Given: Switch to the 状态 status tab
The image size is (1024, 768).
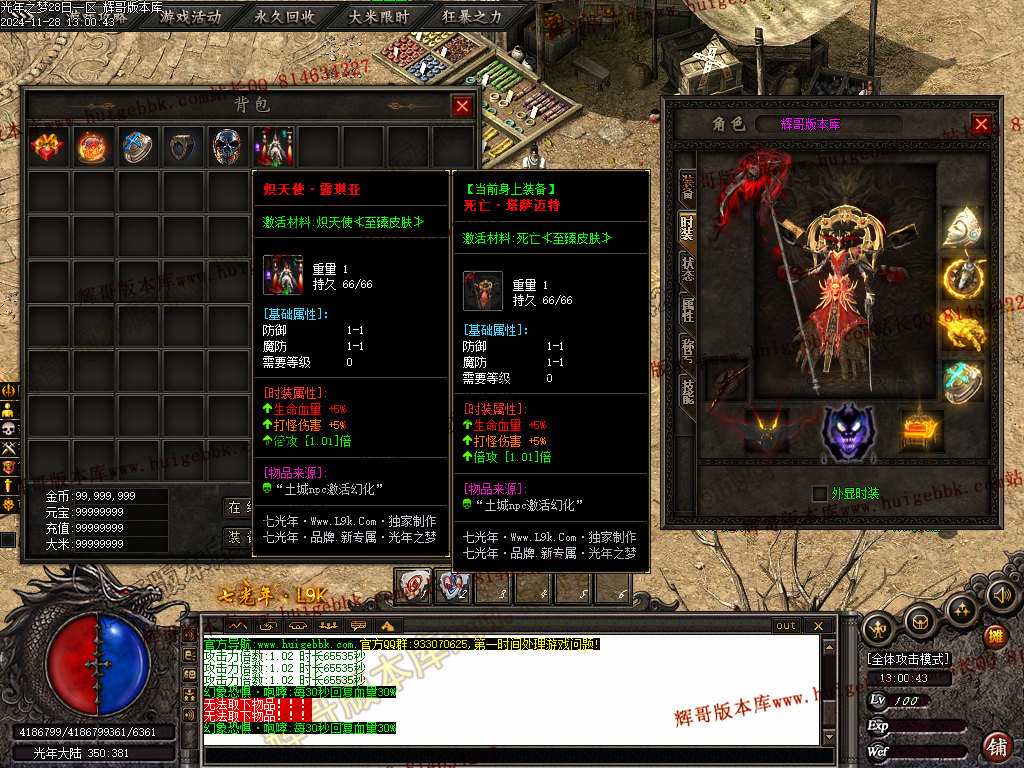Looking at the screenshot, I should coord(688,268).
